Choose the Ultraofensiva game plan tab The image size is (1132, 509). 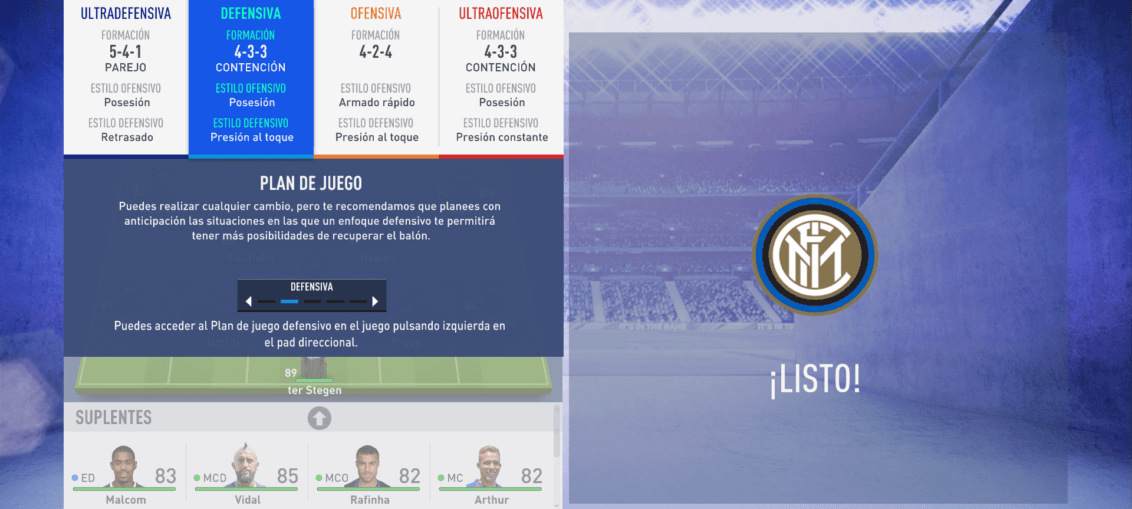[501, 76]
